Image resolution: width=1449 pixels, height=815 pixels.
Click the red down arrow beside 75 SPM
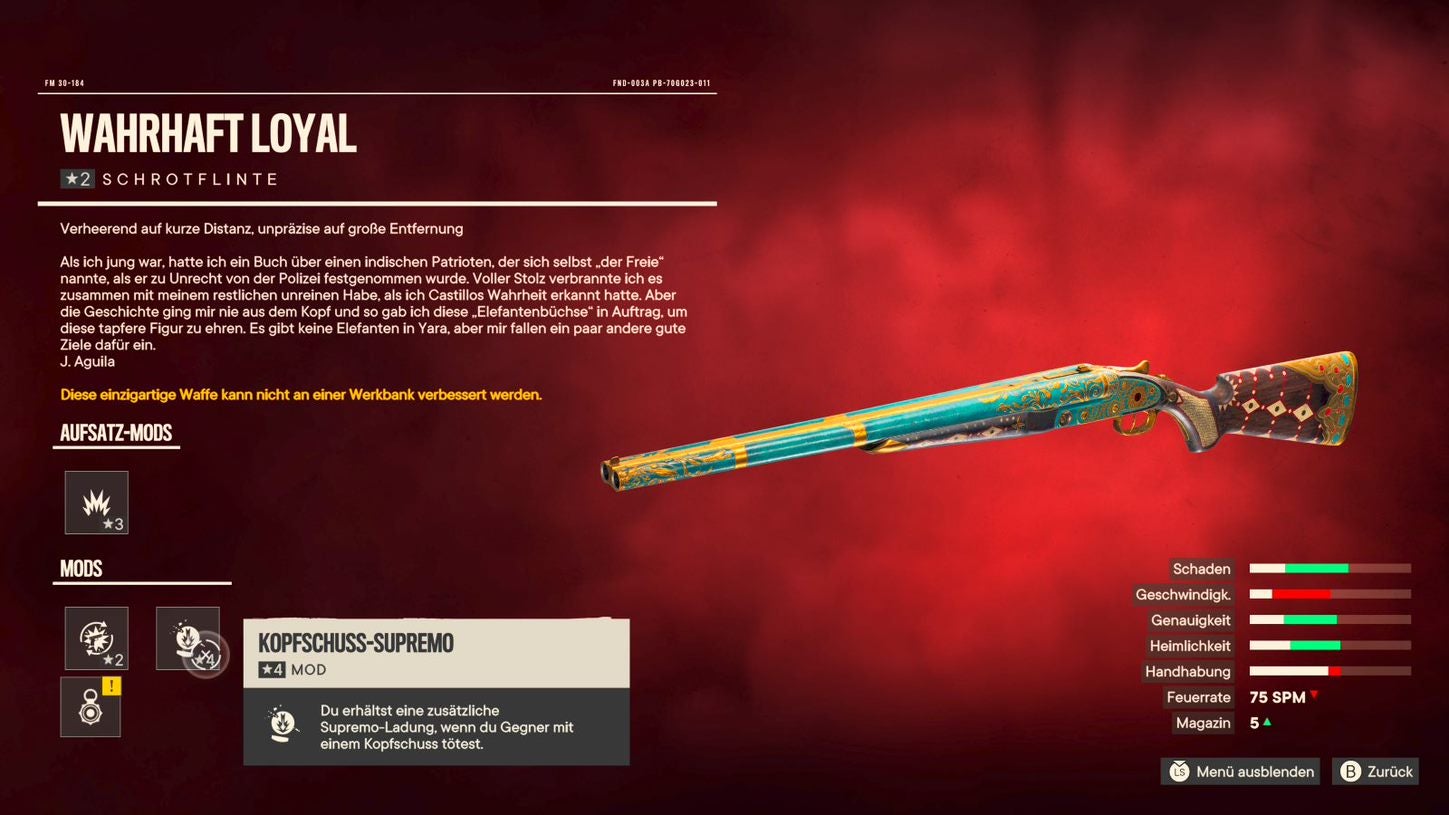pyautogui.click(x=1315, y=696)
